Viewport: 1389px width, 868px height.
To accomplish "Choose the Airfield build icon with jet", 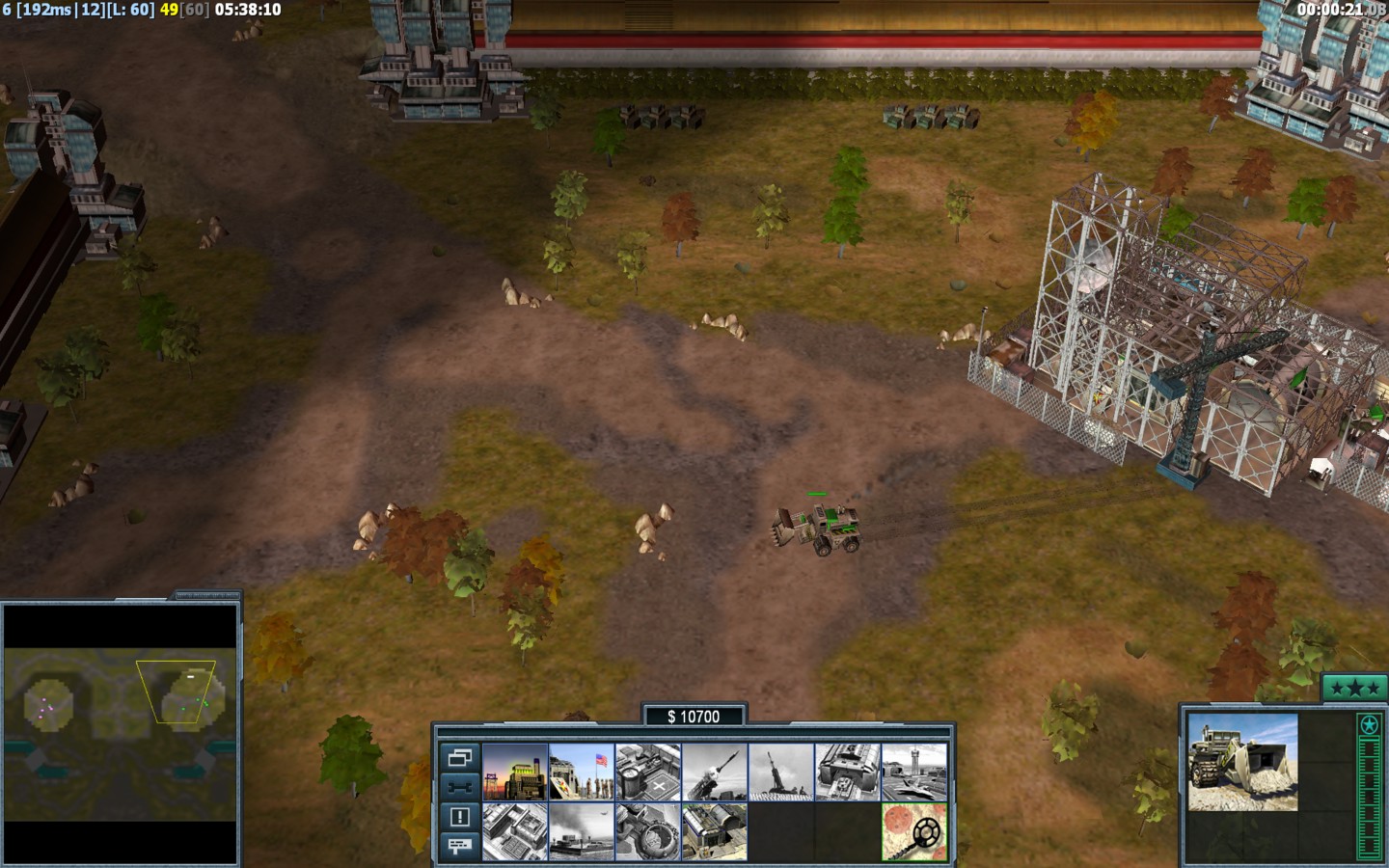I will click(913, 772).
